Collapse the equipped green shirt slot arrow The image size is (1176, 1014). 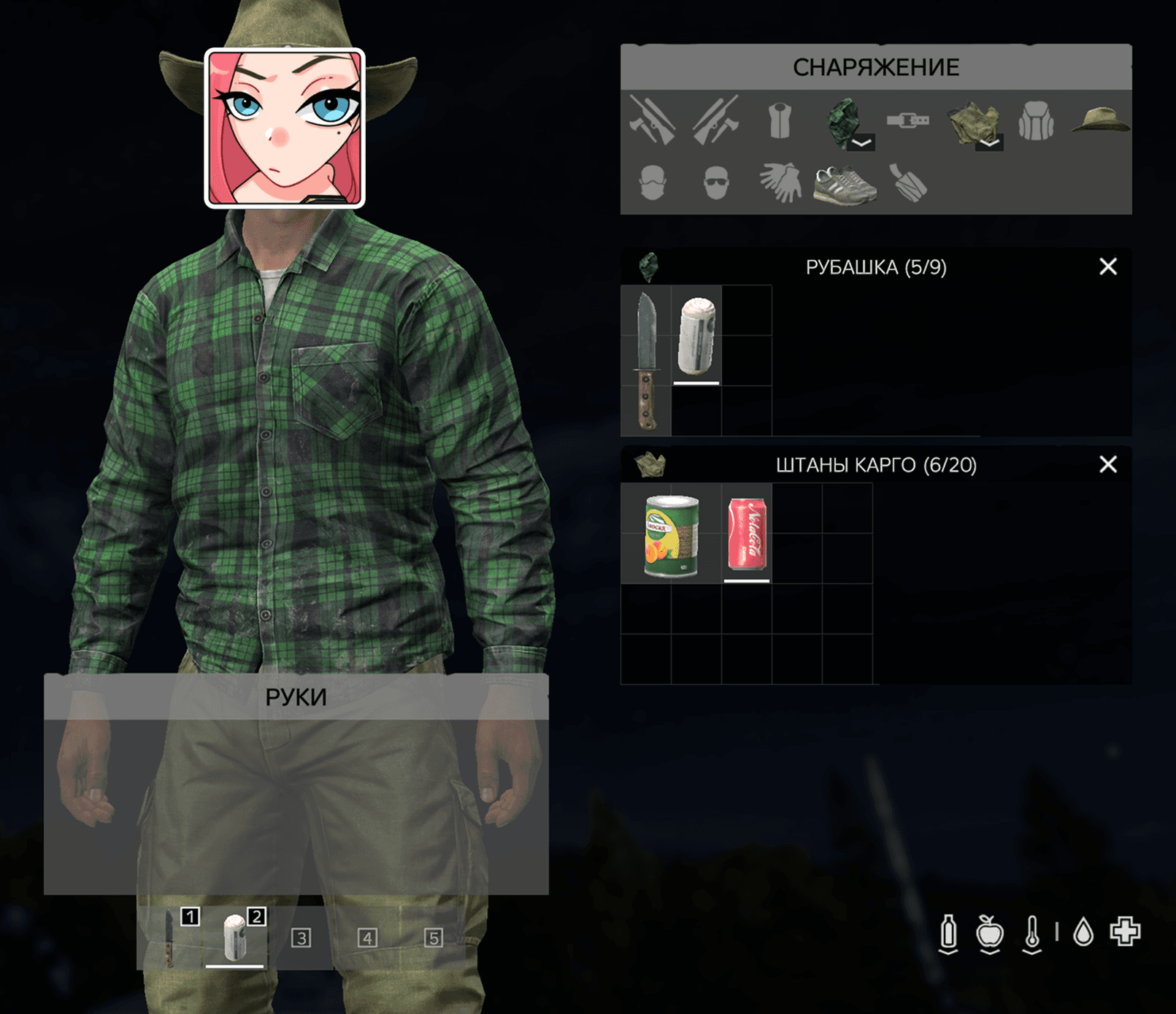click(x=861, y=142)
